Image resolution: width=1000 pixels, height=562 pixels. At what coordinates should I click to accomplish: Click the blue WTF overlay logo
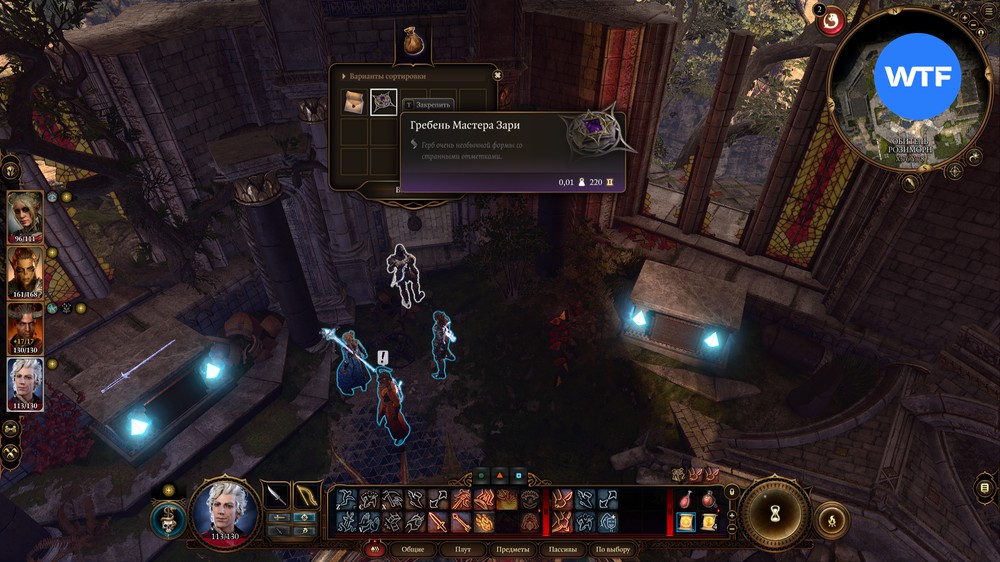click(917, 75)
